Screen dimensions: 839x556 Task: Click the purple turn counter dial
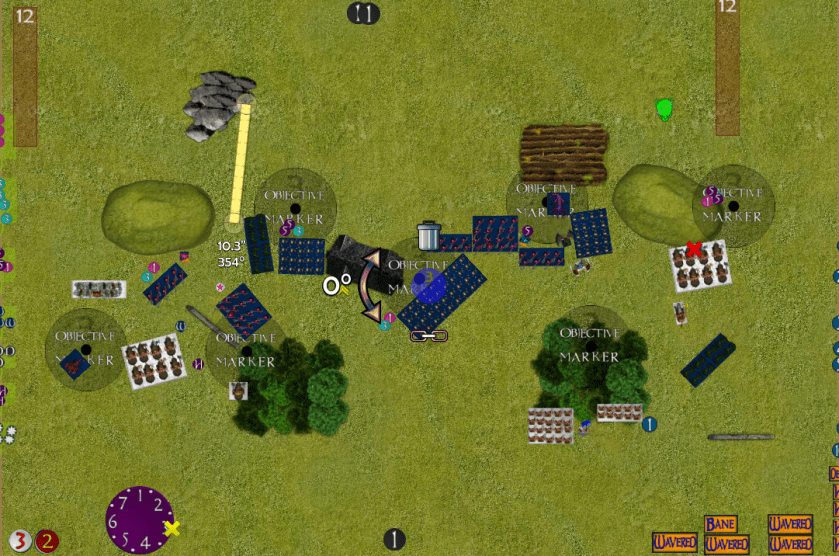pos(141,519)
